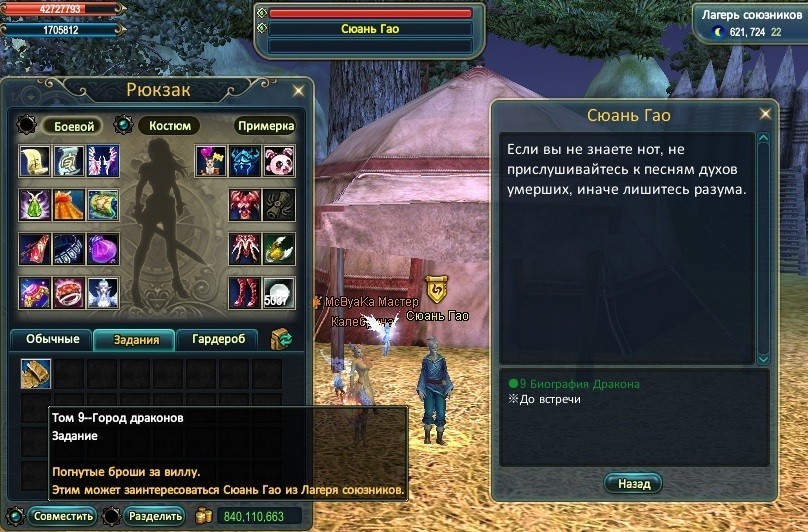
Task: Open the Примерка fitting option
Action: [265, 127]
